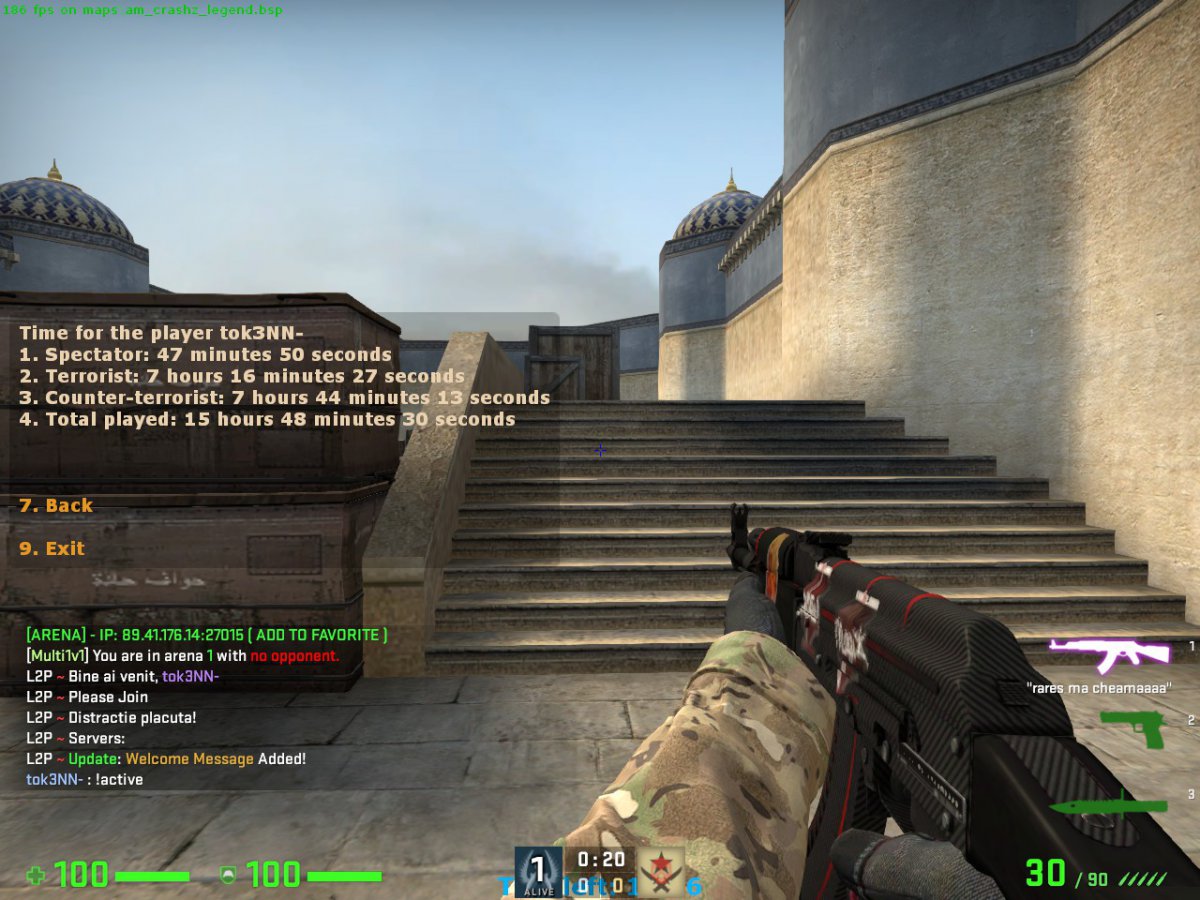This screenshot has height=900, width=1200.
Task: Select the Spectator time entry
Action: click(x=205, y=355)
